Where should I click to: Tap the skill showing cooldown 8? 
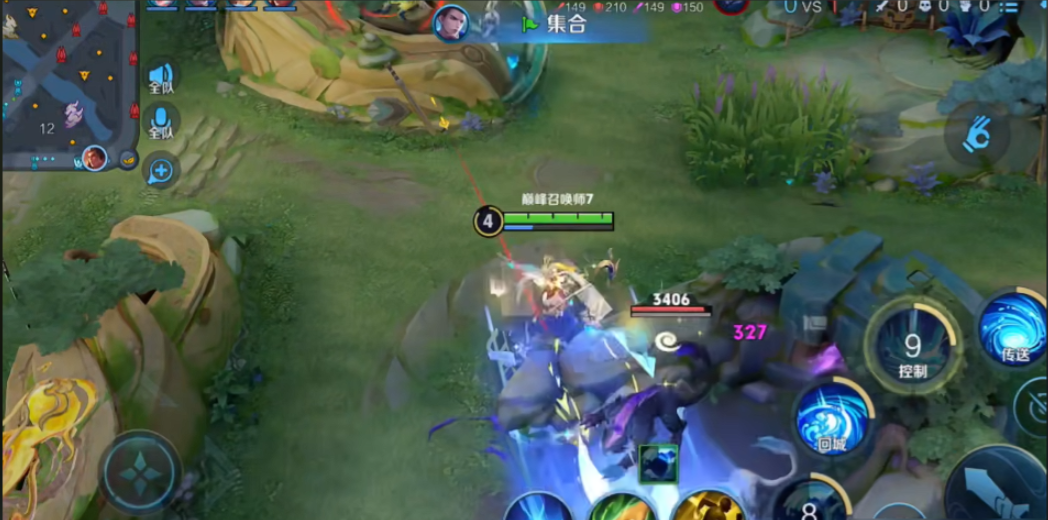pyautogui.click(x=808, y=502)
